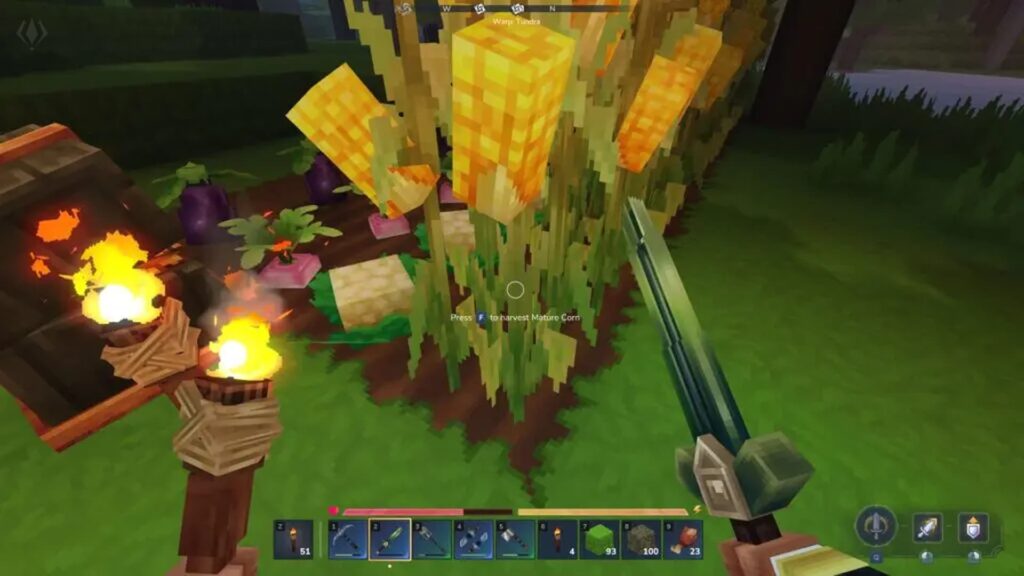Use the glowing sword attack ability
1024x576 pixels.
pyautogui.click(x=927, y=527)
